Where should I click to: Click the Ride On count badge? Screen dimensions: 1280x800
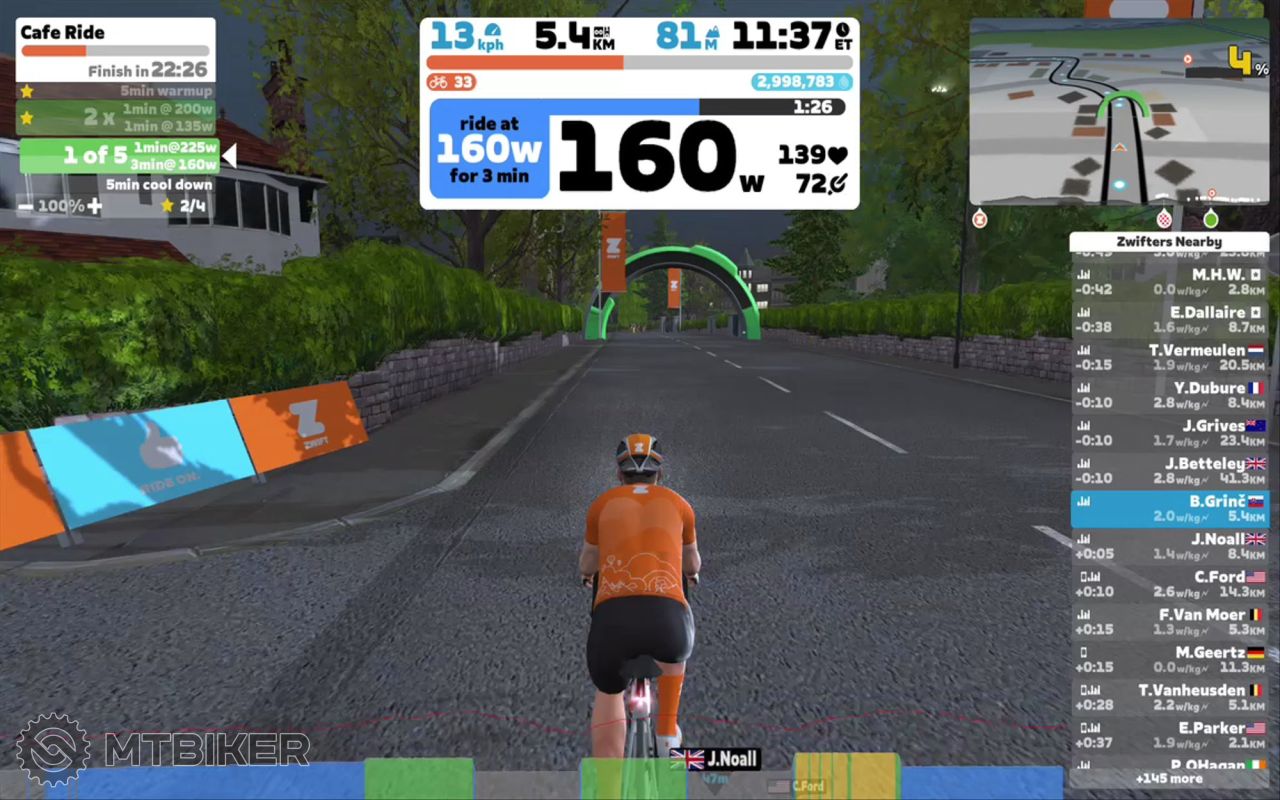[451, 82]
